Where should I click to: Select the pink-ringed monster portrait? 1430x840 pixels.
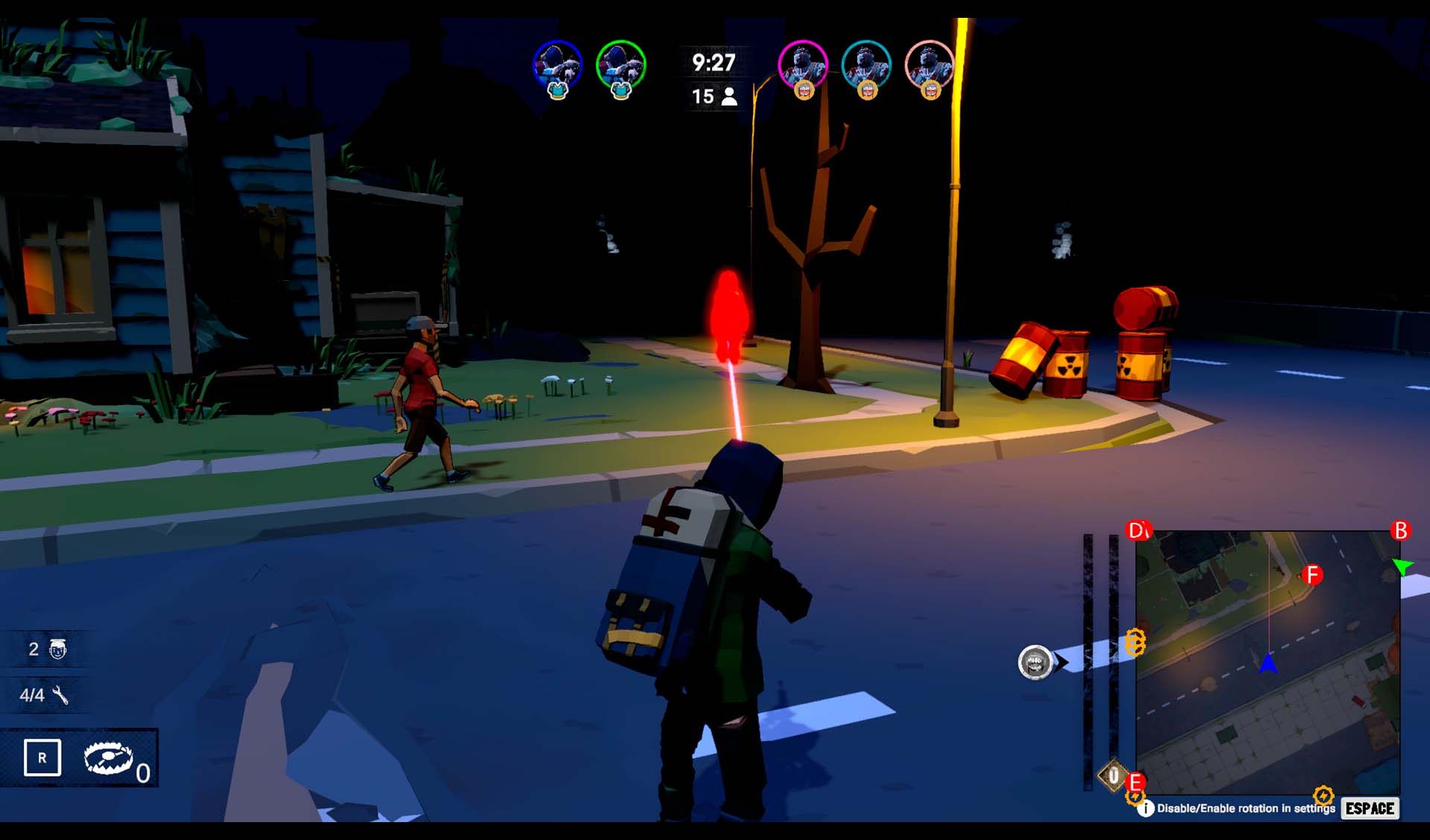coord(929,66)
